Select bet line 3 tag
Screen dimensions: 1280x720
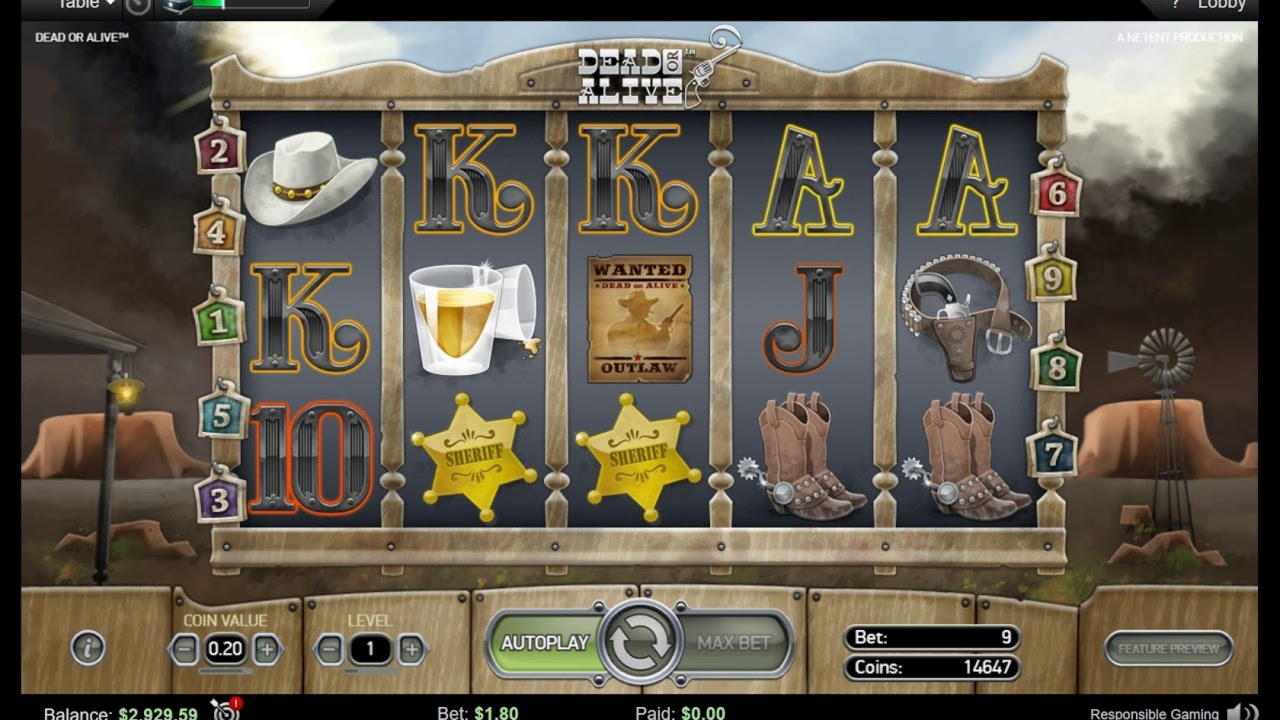point(219,498)
